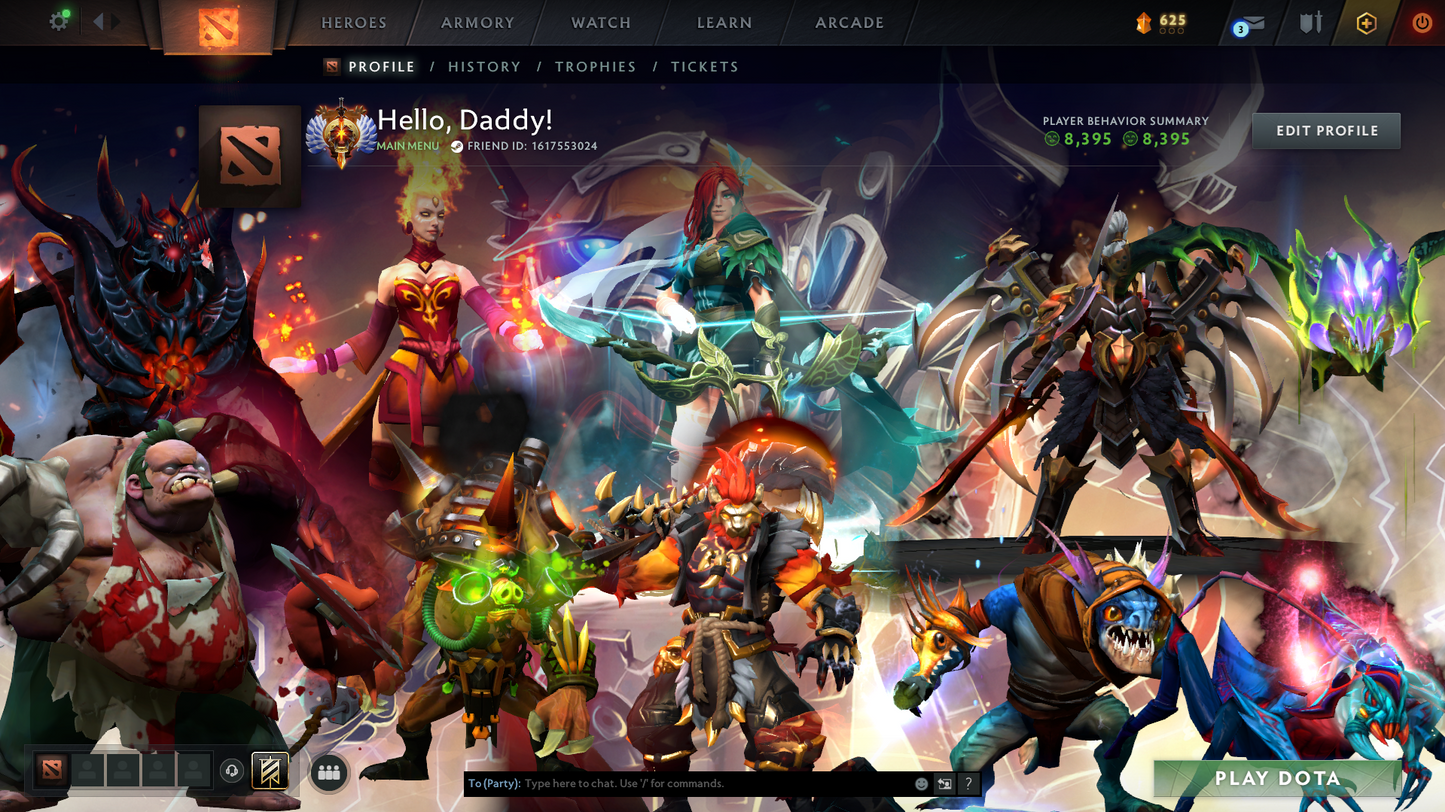Click the gold Dota Plus hexagon icon
1445x812 pixels.
pos(1366,23)
